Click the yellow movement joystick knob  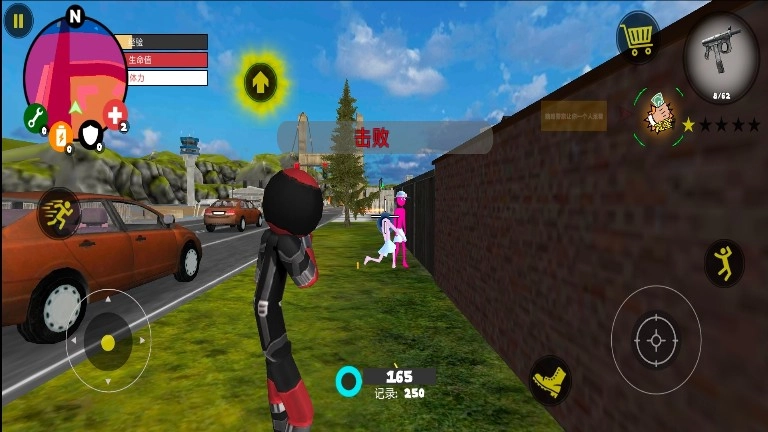108,342
